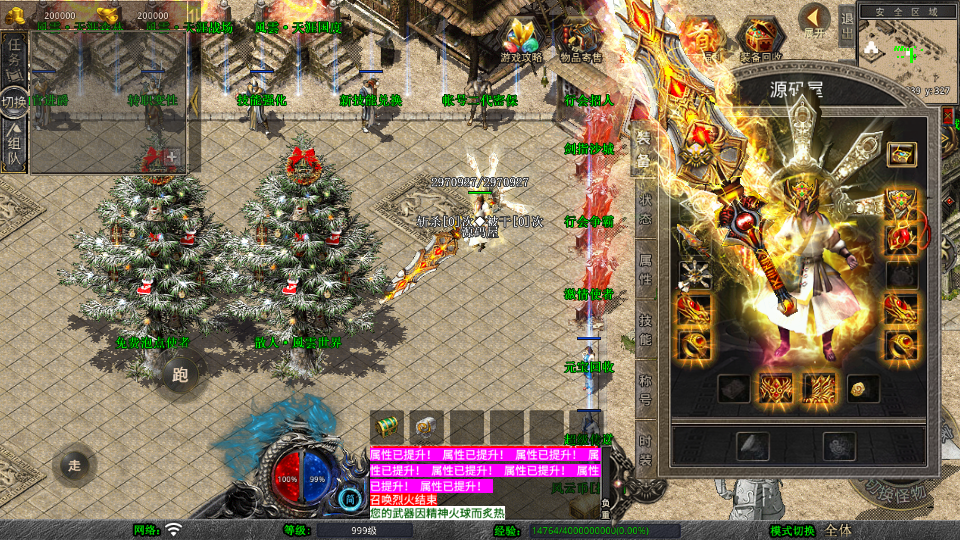Click the plus button in quest panel
Image resolution: width=960 pixels, height=540 pixels.
pos(172,157)
